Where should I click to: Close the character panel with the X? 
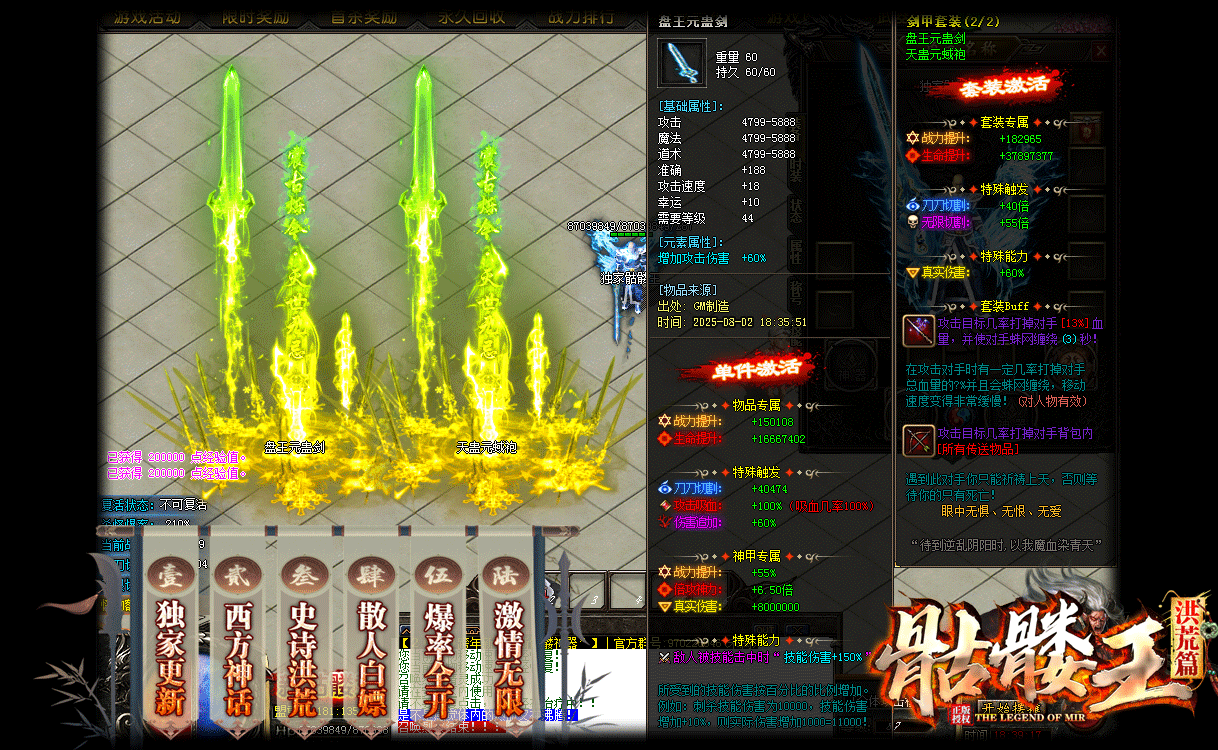(x=1101, y=51)
